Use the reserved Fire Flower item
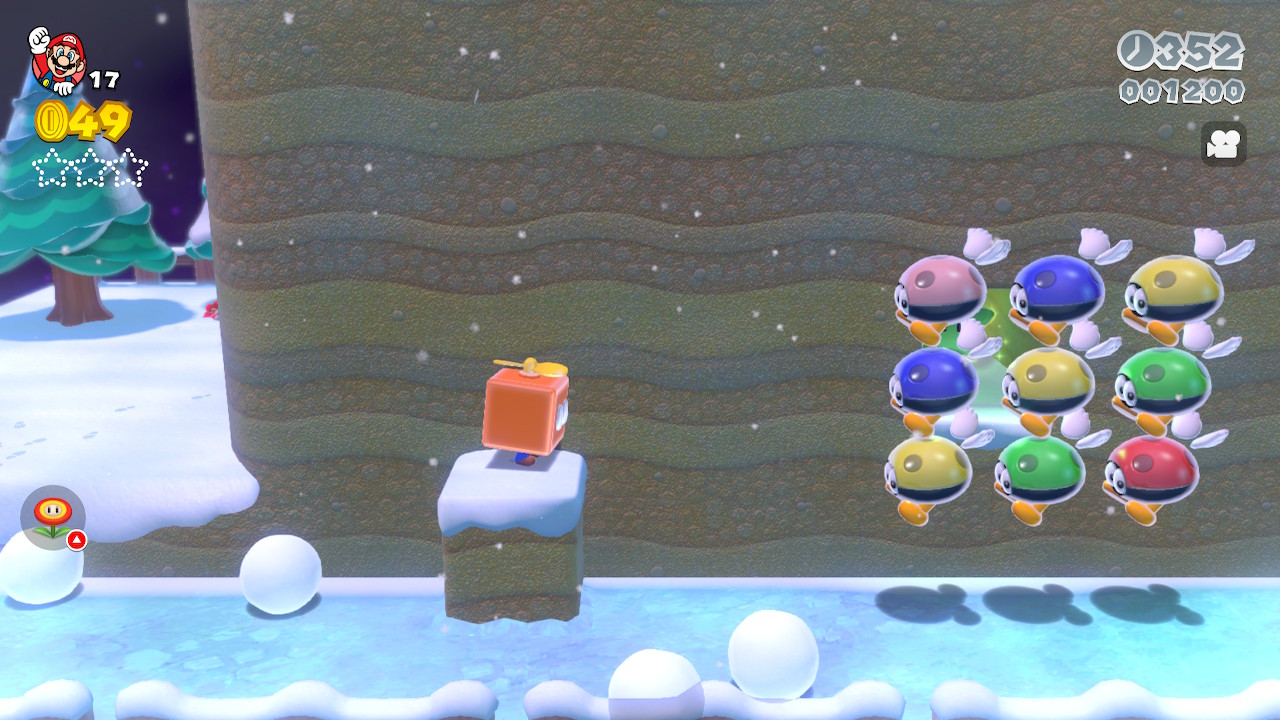Viewport: 1280px width, 720px height. pos(53,517)
